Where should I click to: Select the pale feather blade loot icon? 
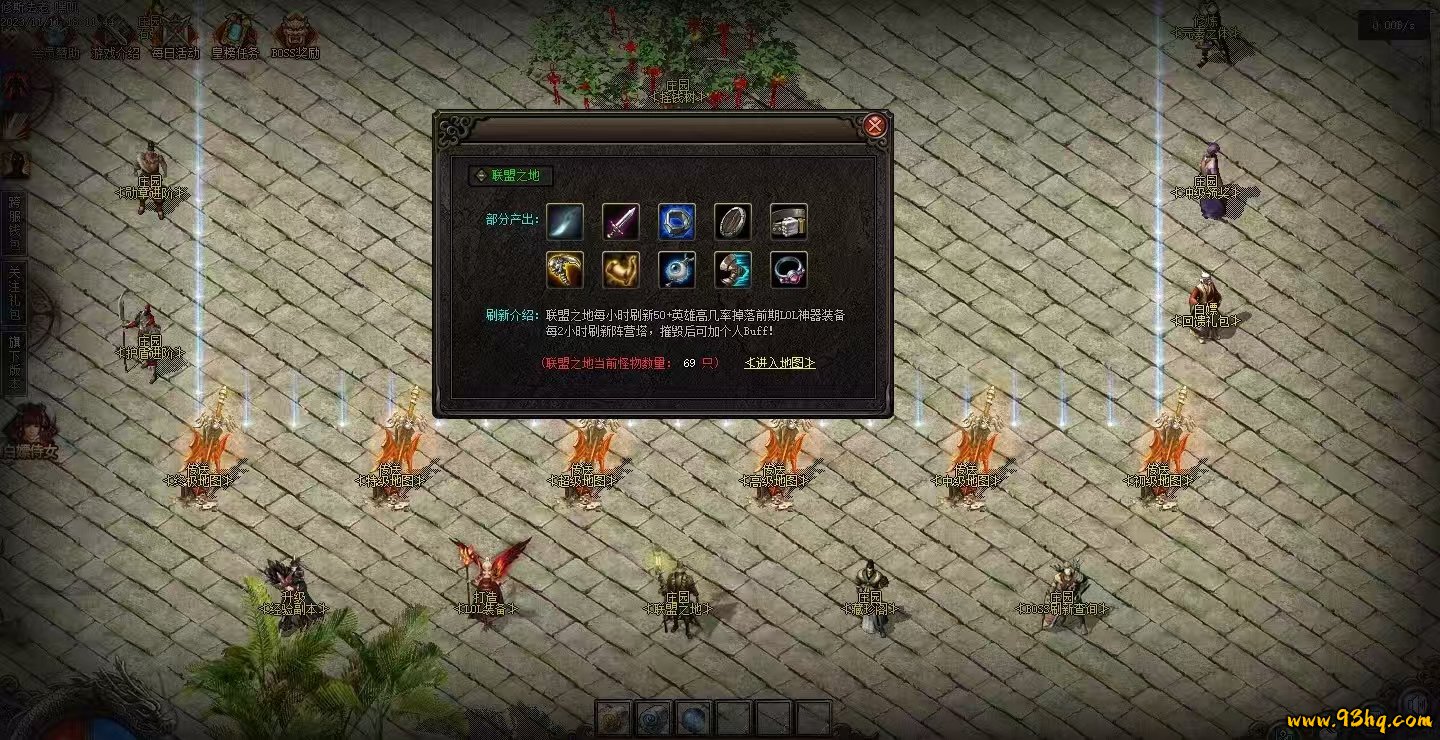coord(565,222)
